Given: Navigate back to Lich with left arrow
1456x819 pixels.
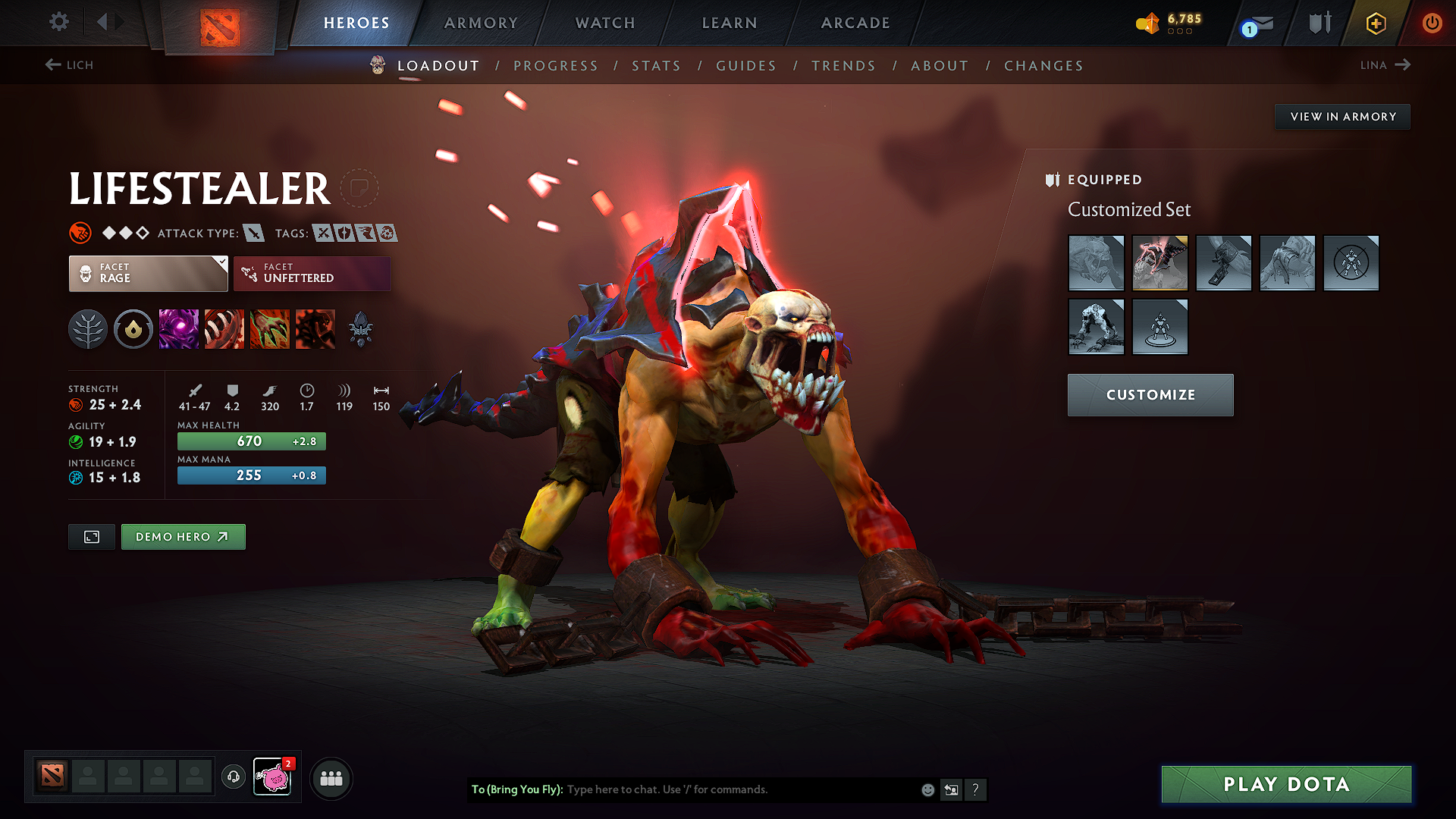Looking at the screenshot, I should coord(52,65).
